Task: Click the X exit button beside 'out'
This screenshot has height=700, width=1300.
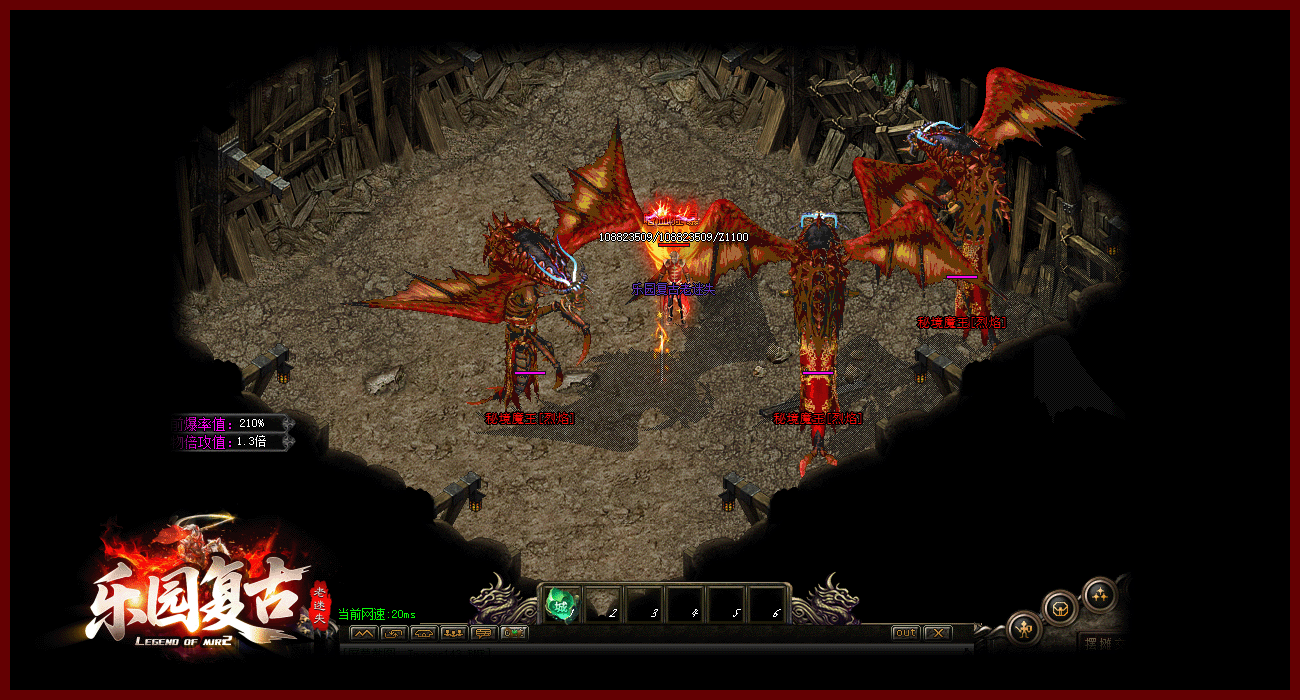Action: click(936, 633)
